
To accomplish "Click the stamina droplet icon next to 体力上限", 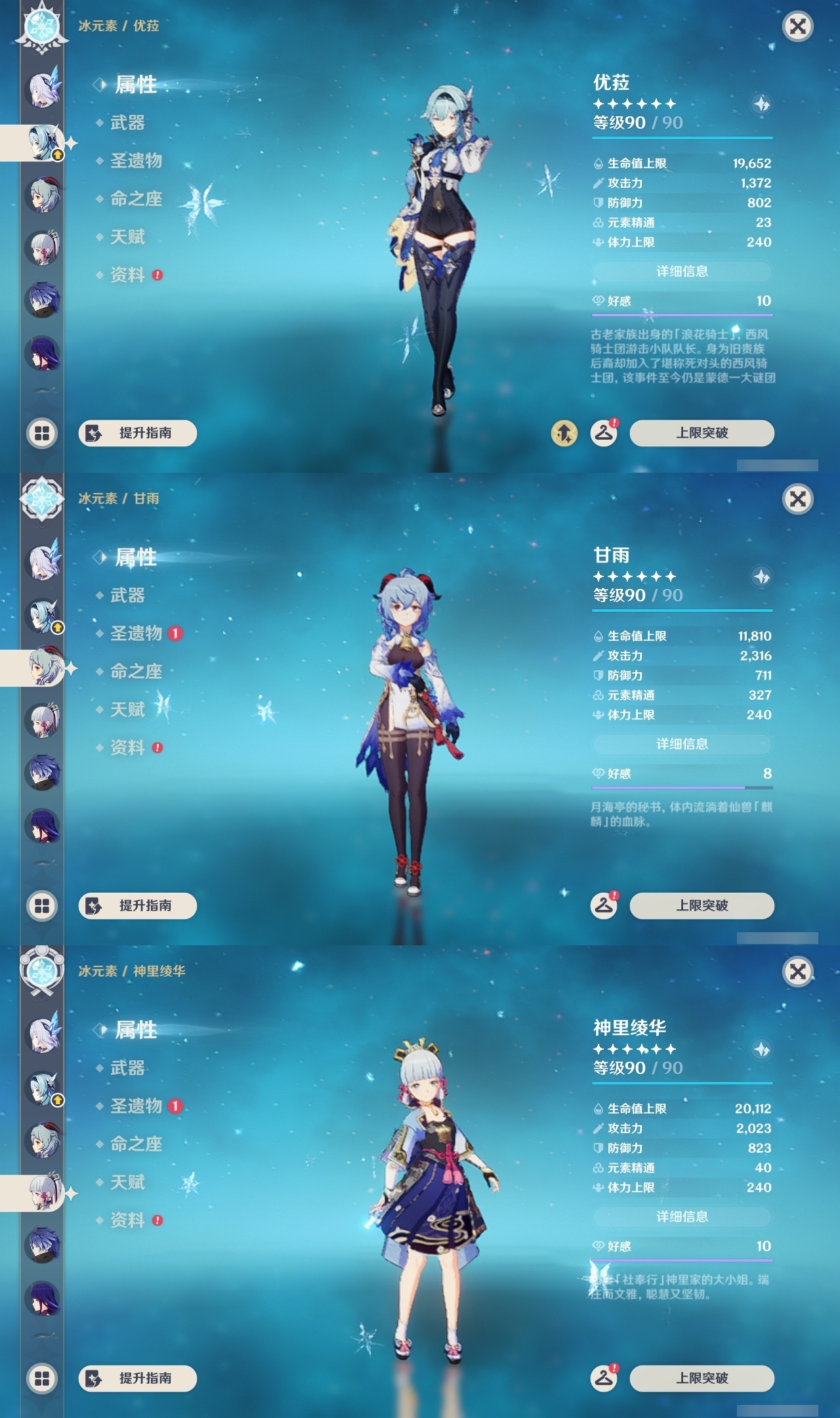I will coord(598,243).
